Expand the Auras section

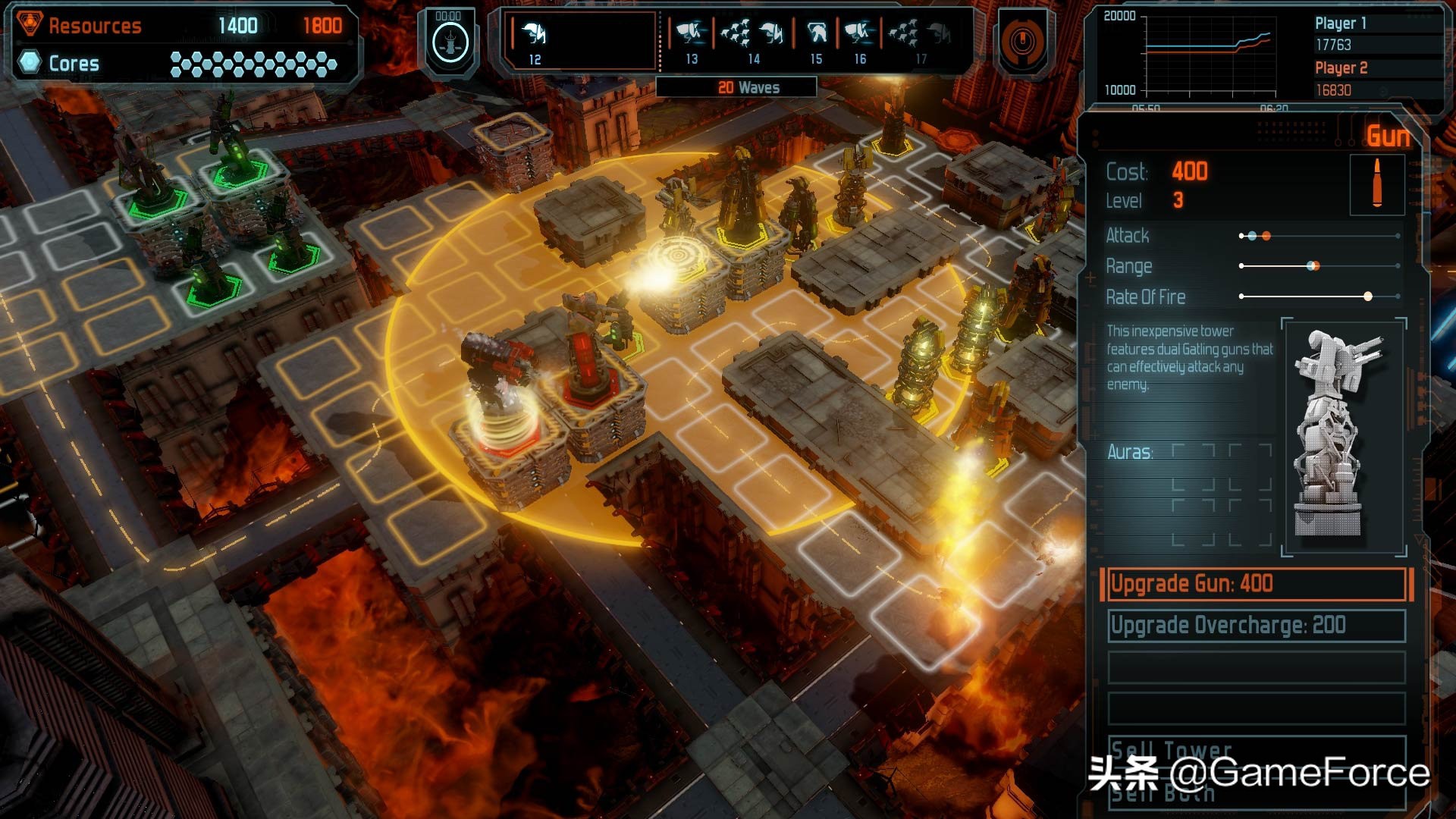pos(1131,450)
